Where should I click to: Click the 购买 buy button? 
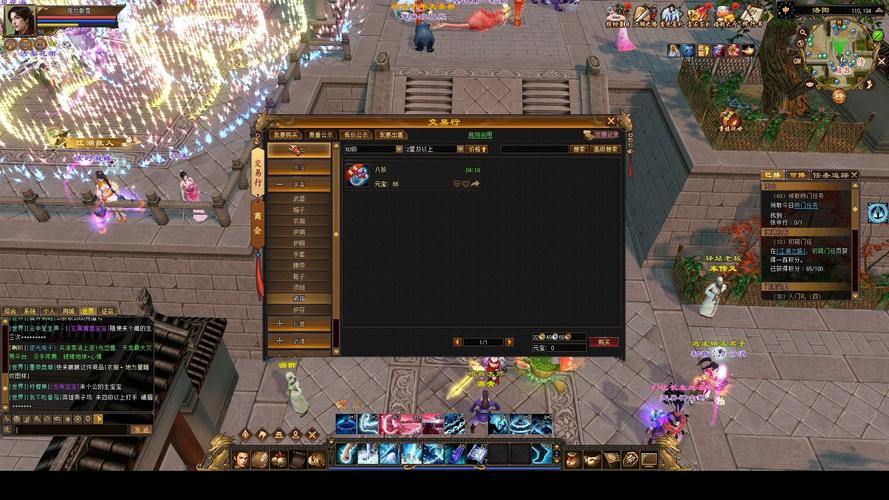pos(603,342)
